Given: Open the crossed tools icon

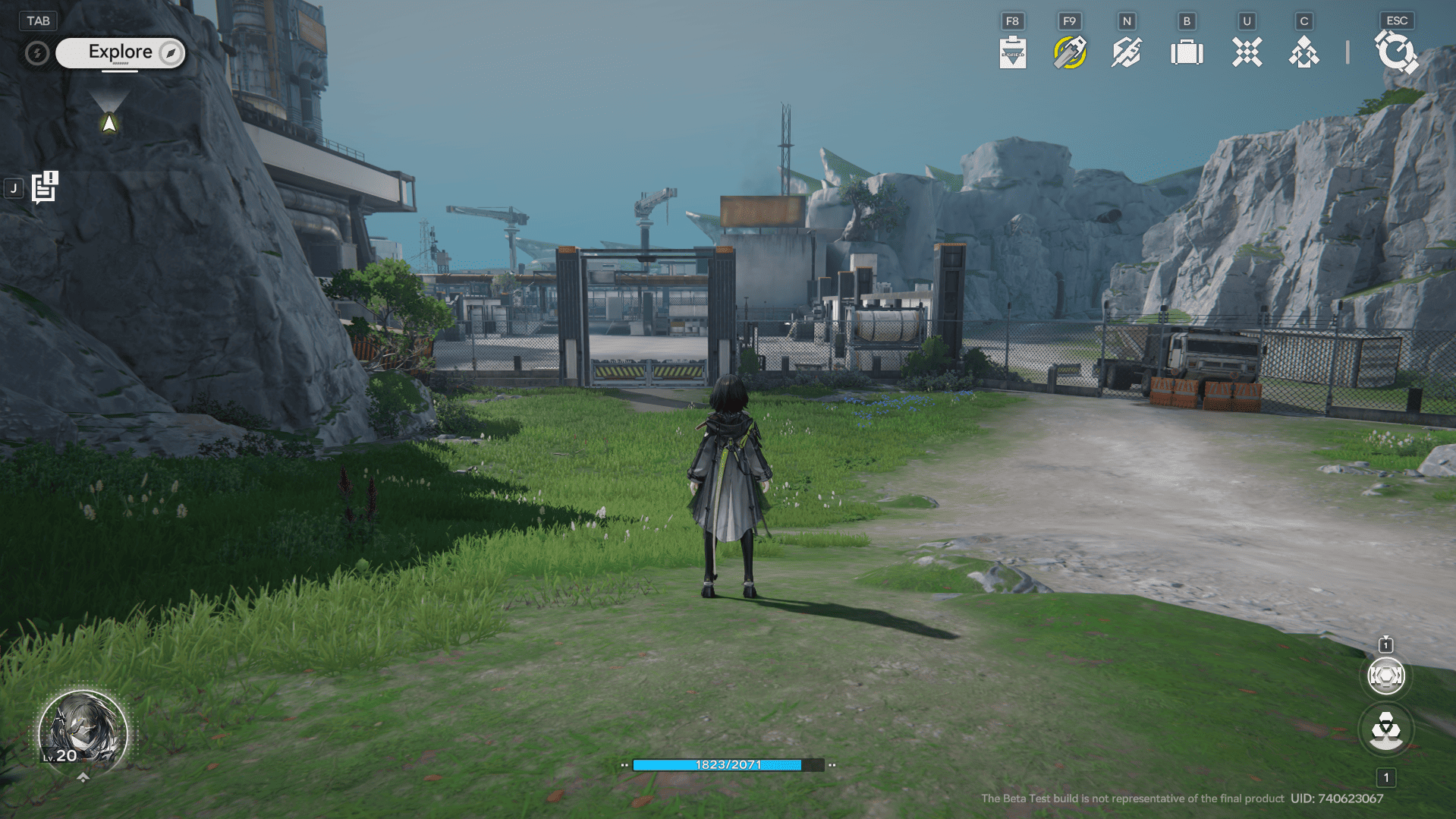Looking at the screenshot, I should pos(1127,52).
